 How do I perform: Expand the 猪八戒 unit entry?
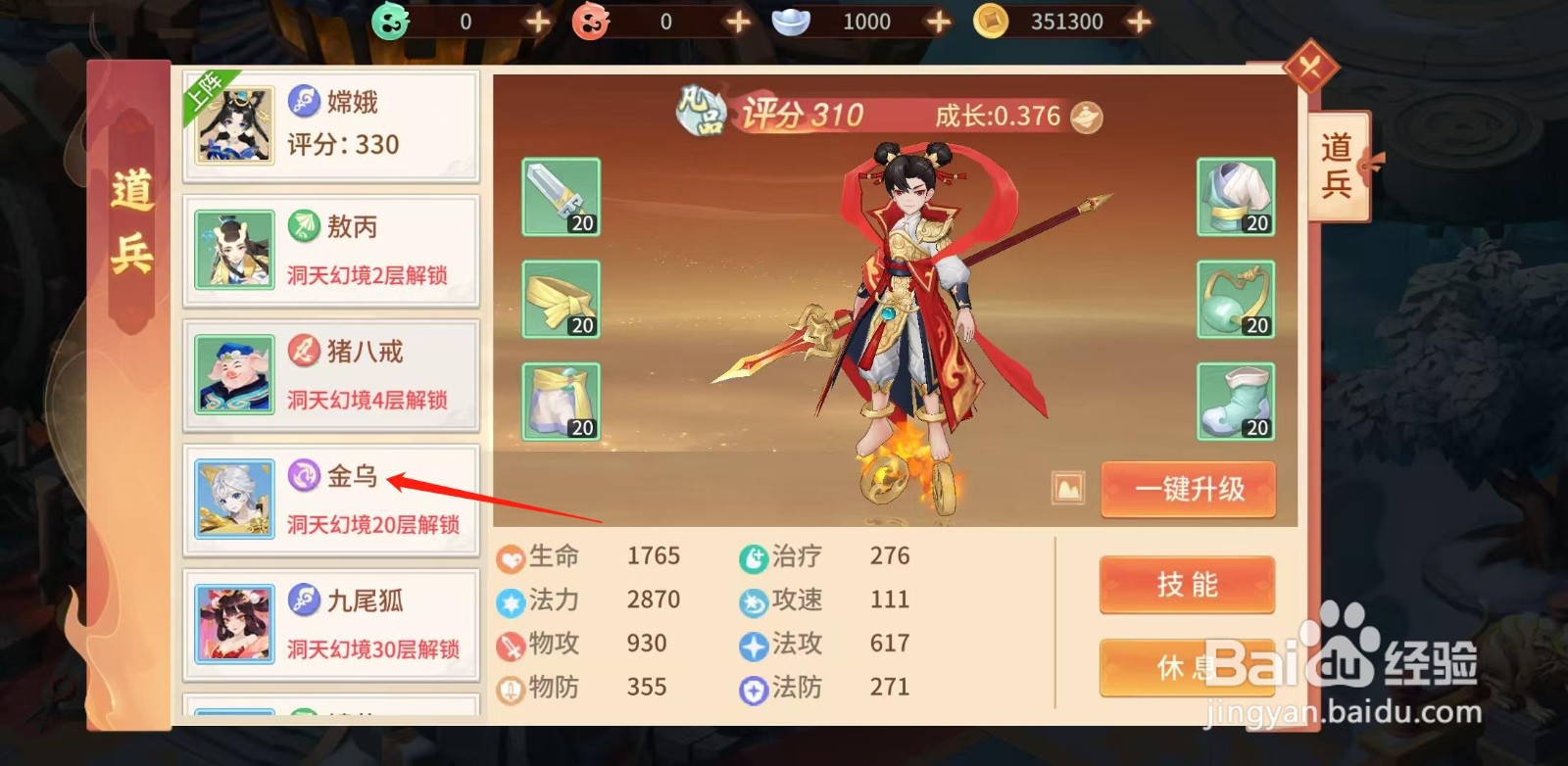330,375
